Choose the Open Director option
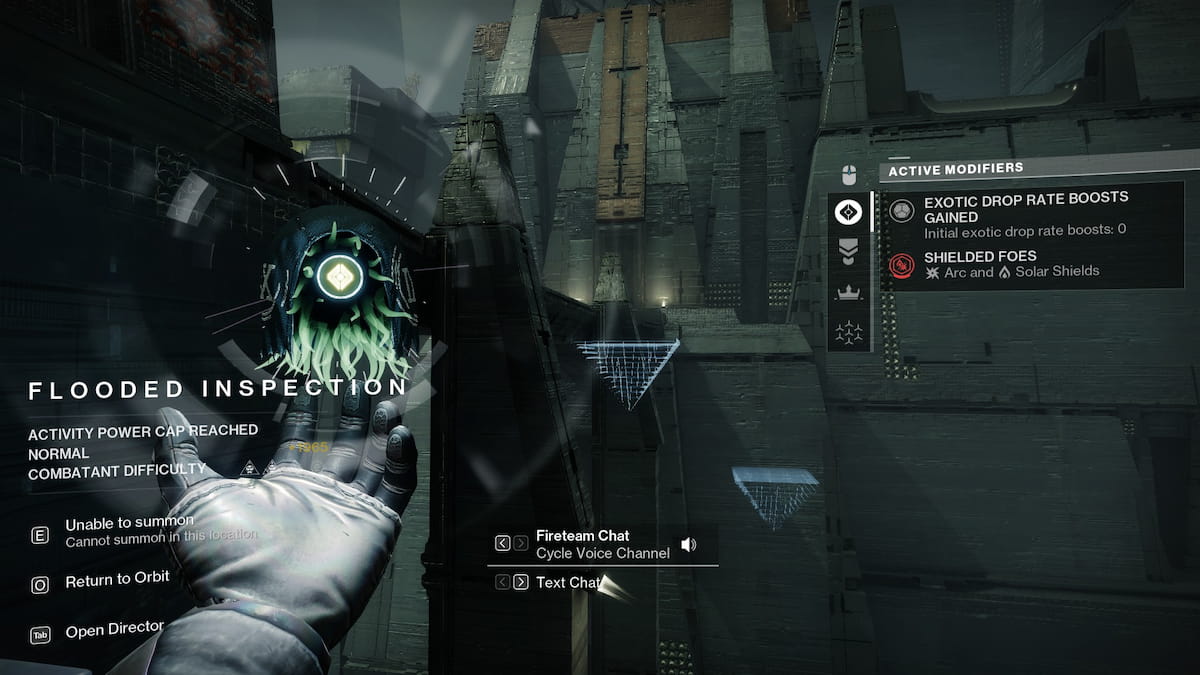 [x=113, y=630]
